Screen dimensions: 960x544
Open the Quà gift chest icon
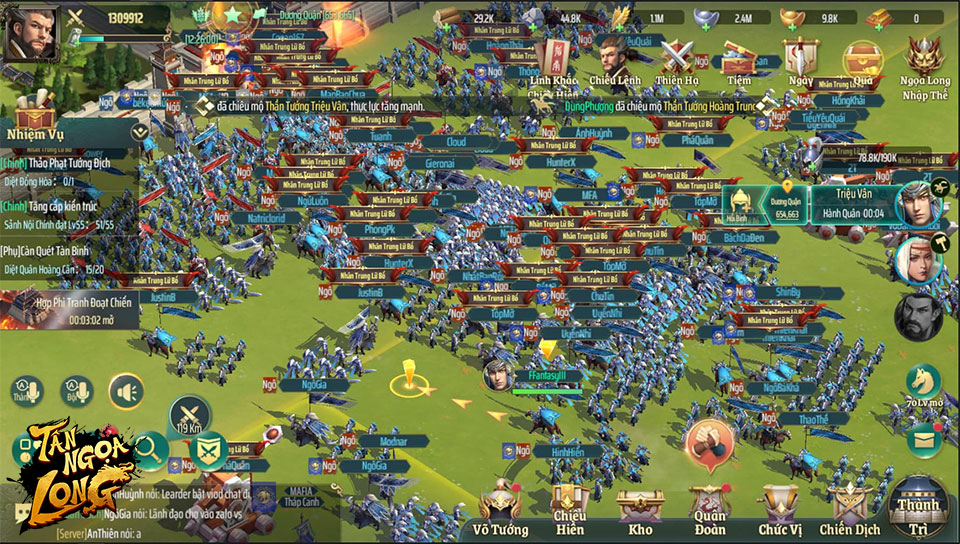(x=862, y=59)
